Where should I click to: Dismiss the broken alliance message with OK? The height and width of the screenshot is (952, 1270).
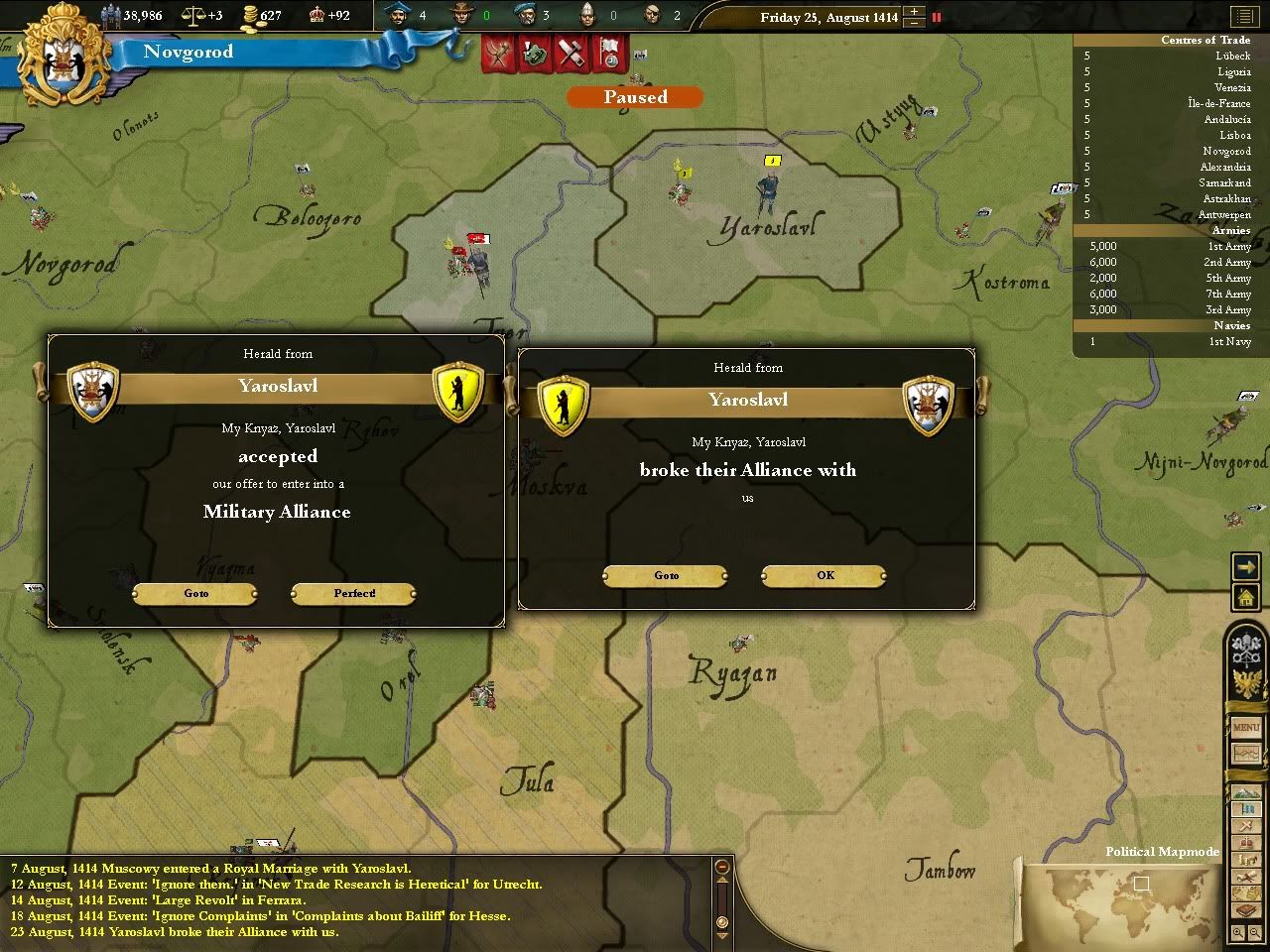825,576
